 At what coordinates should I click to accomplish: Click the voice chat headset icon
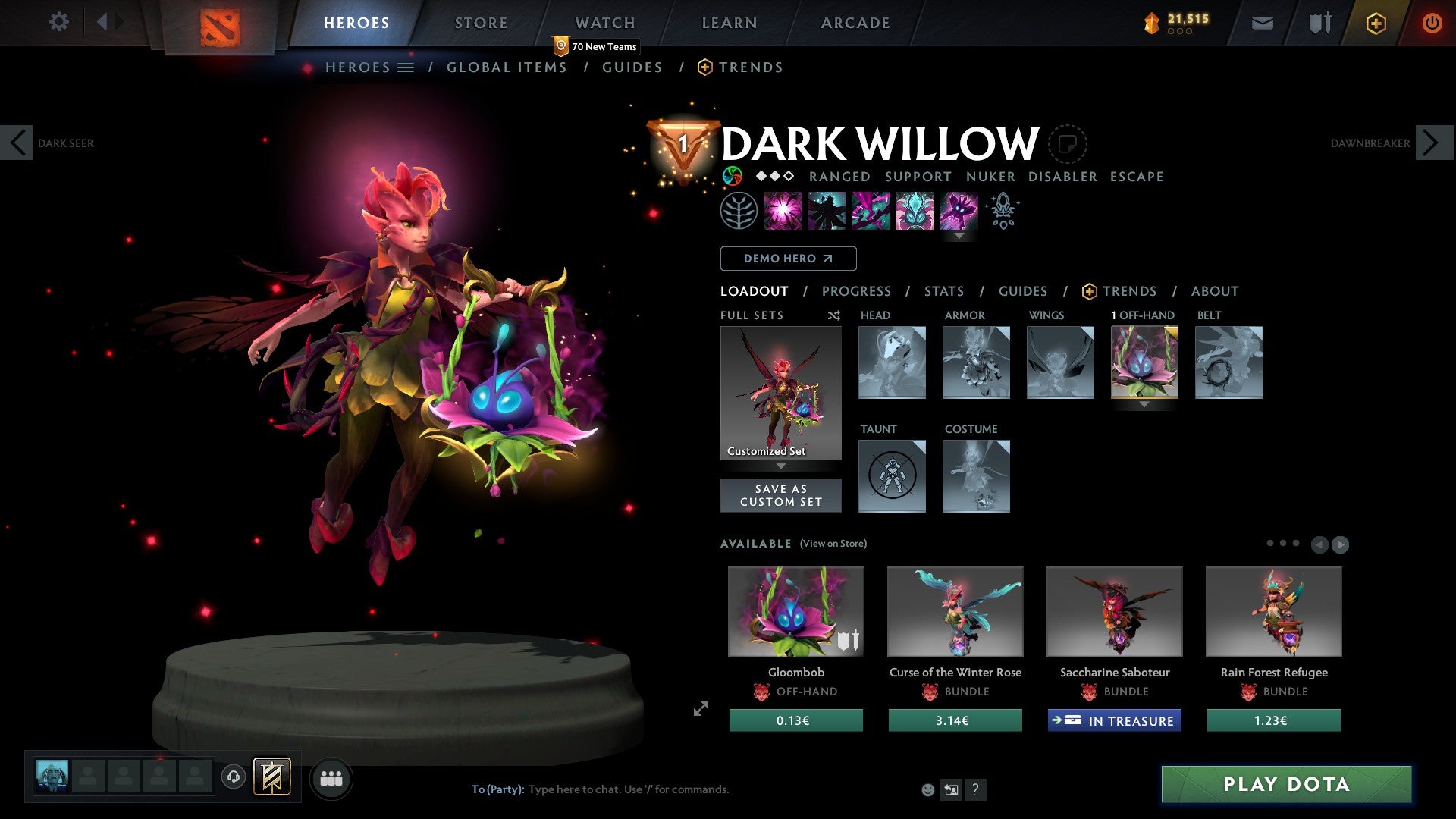pyautogui.click(x=234, y=777)
